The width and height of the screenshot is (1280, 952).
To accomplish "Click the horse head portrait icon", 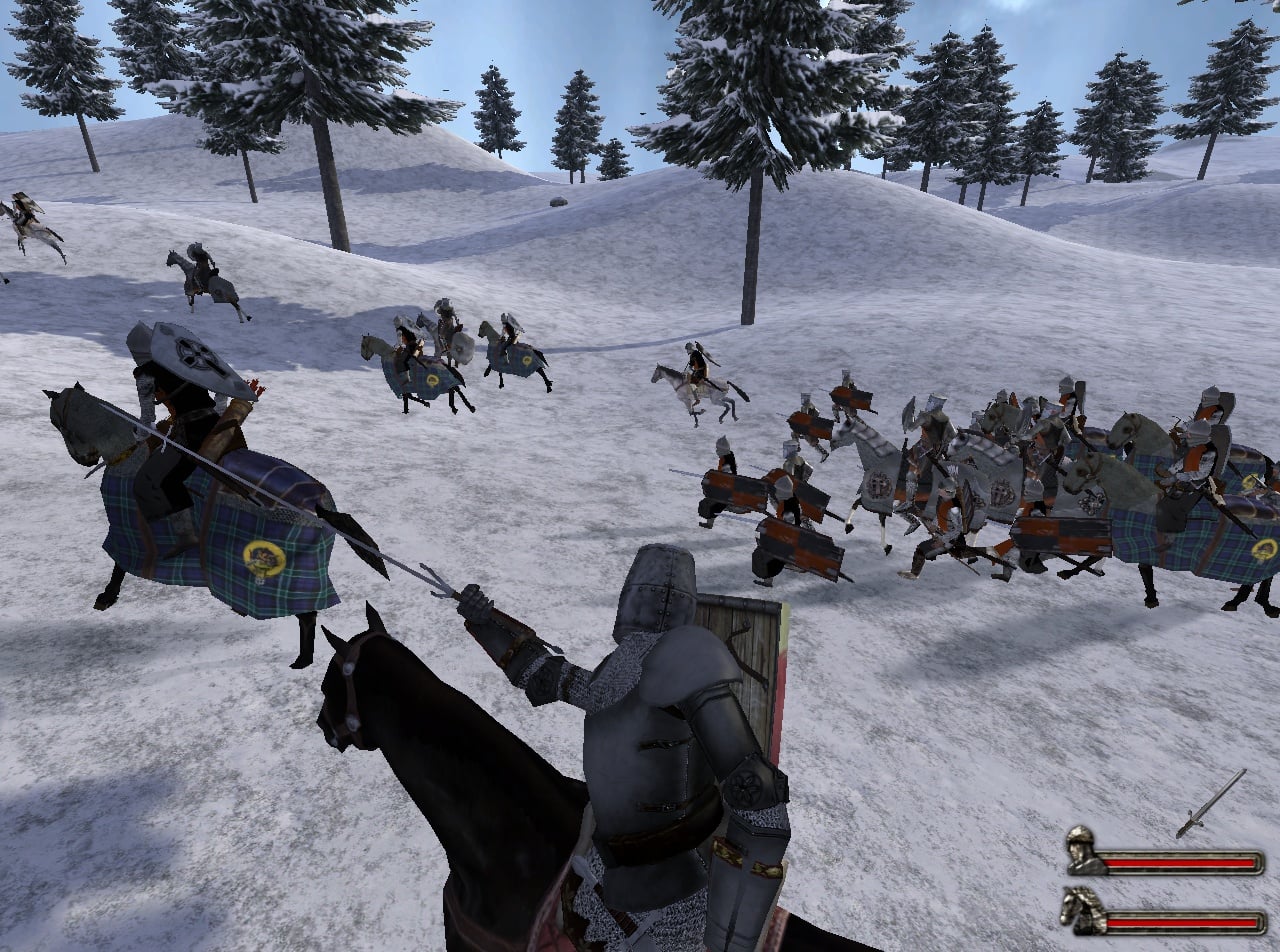I will tap(1083, 911).
